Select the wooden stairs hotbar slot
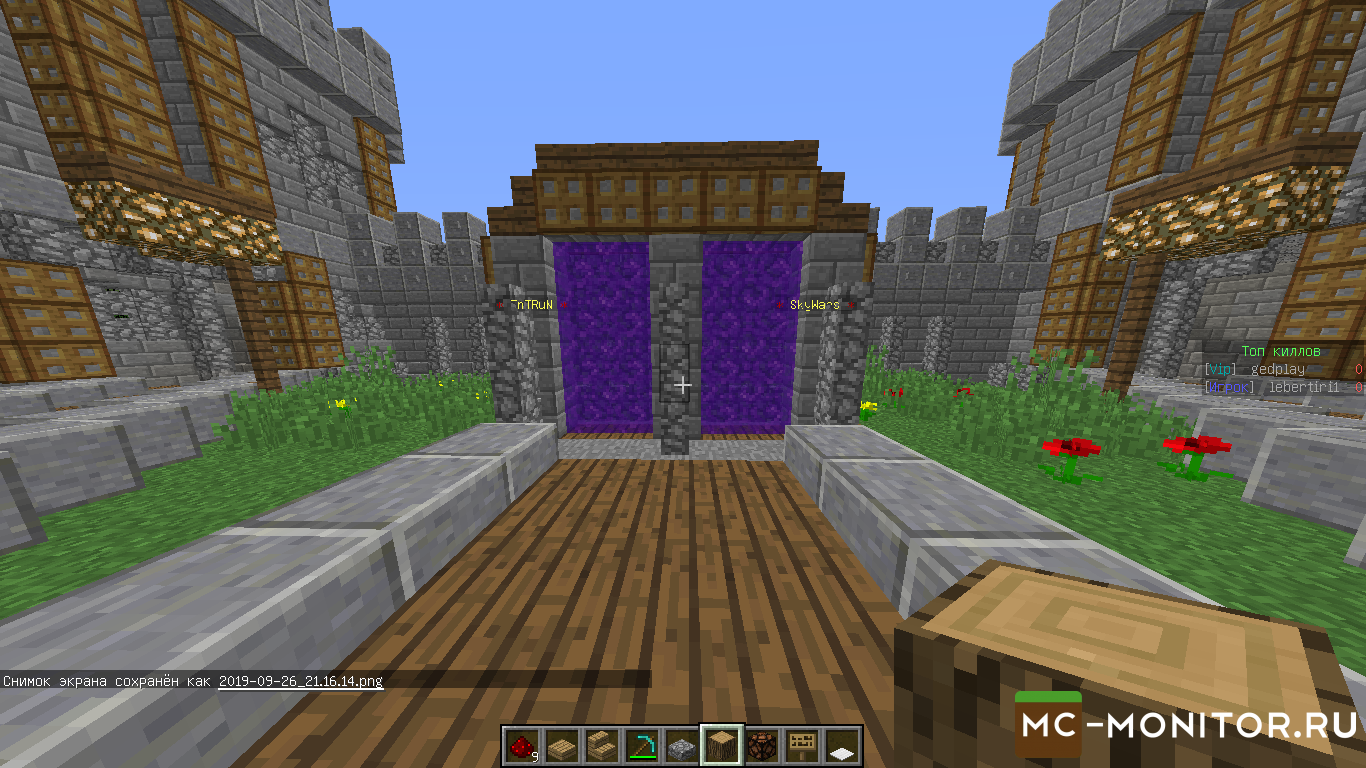This screenshot has height=768, width=1366. pyautogui.click(x=602, y=746)
